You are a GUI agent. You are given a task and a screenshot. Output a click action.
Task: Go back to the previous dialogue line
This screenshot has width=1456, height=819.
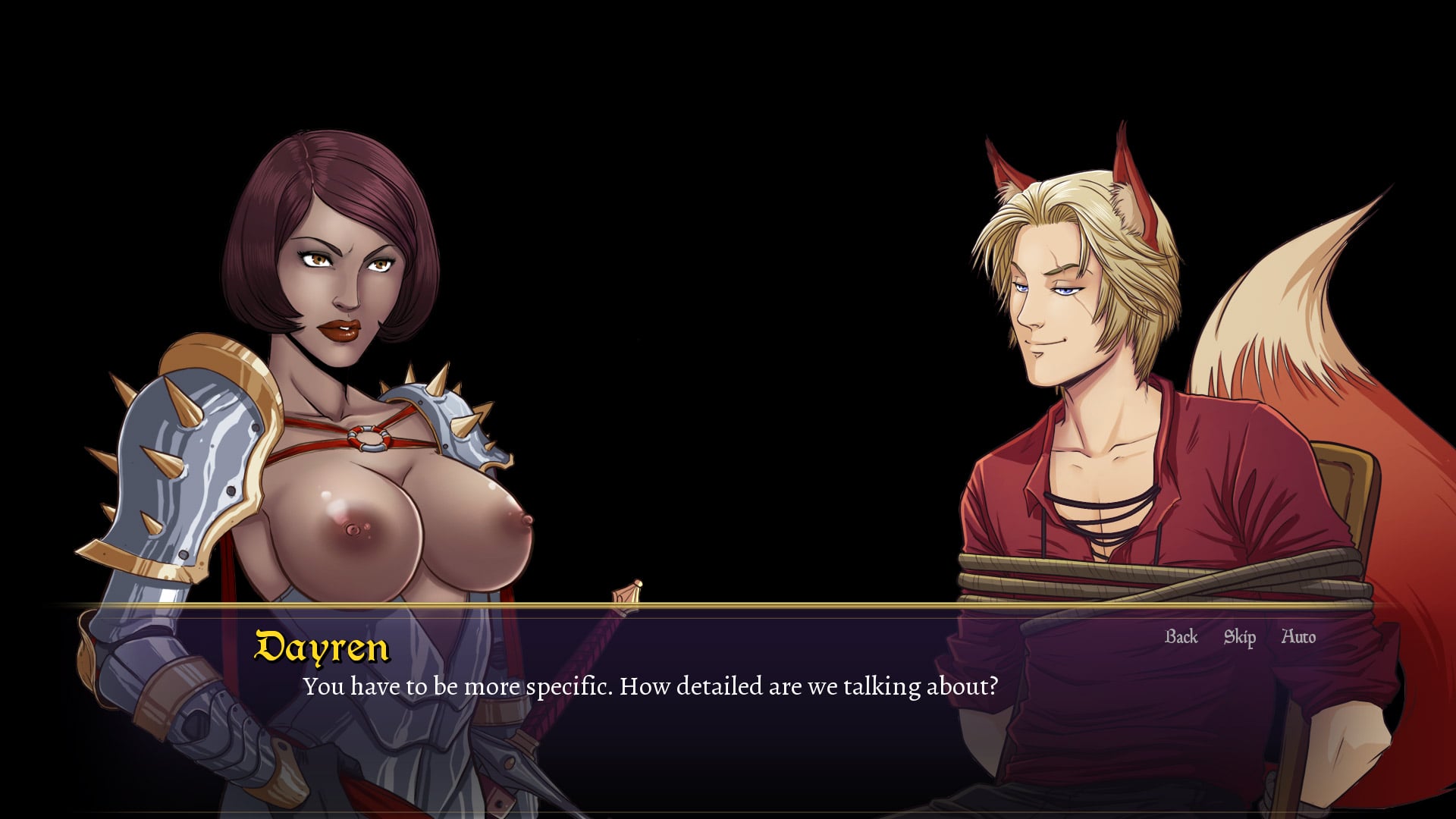[1181, 637]
